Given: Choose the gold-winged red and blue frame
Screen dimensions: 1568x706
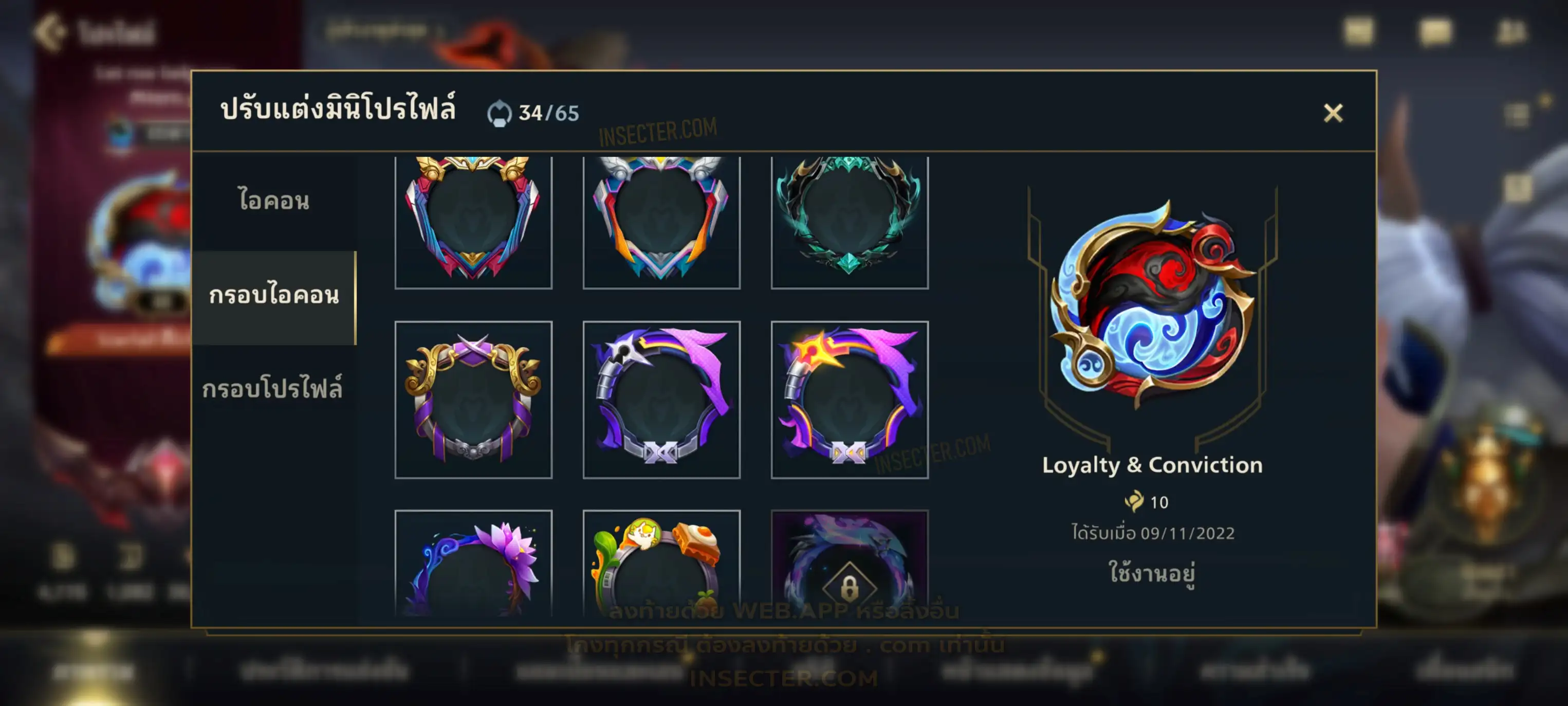Looking at the screenshot, I should click(x=473, y=221).
